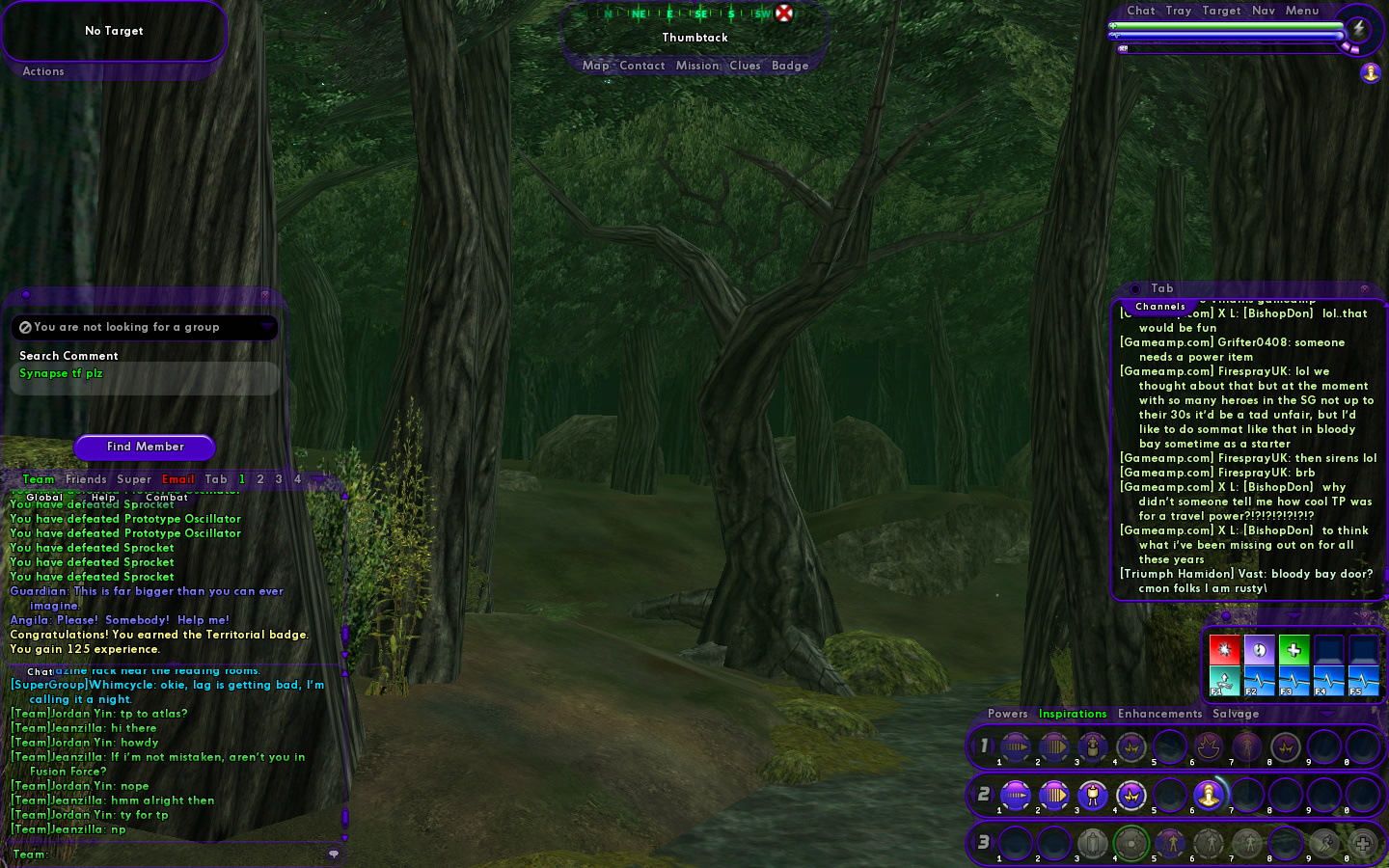Open the main Menu in the top bar
This screenshot has height=868, width=1389.
tap(1301, 11)
